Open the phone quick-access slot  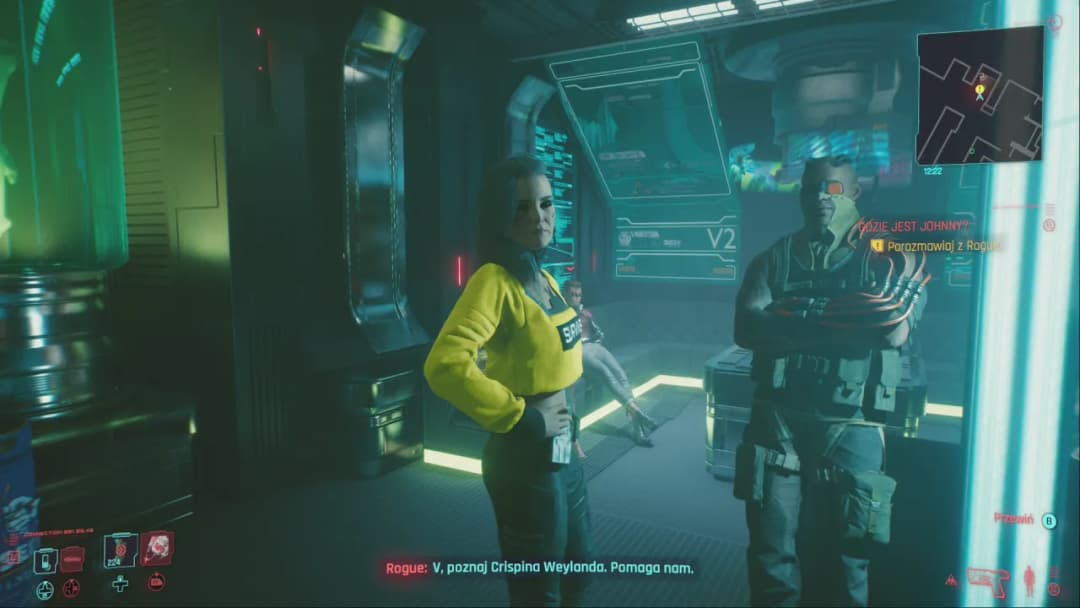pos(46,561)
